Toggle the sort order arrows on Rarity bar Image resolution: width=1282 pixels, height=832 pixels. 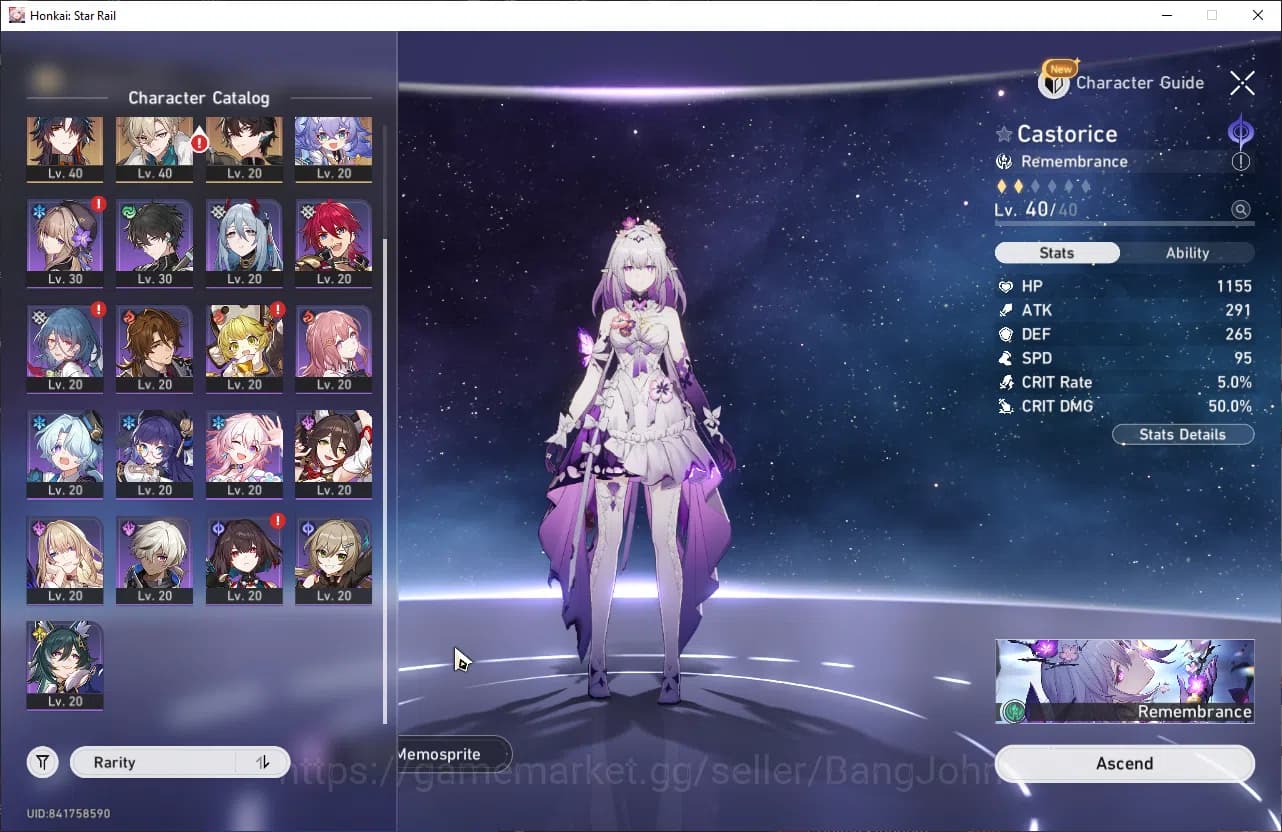(262, 762)
